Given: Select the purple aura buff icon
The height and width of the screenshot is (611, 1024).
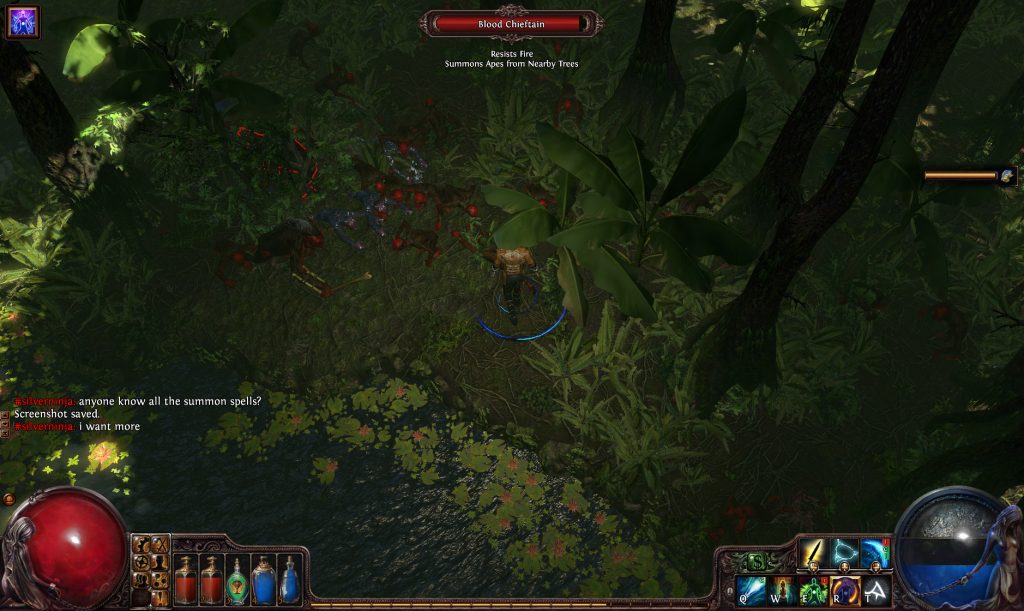Looking at the screenshot, I should pos(21,21).
